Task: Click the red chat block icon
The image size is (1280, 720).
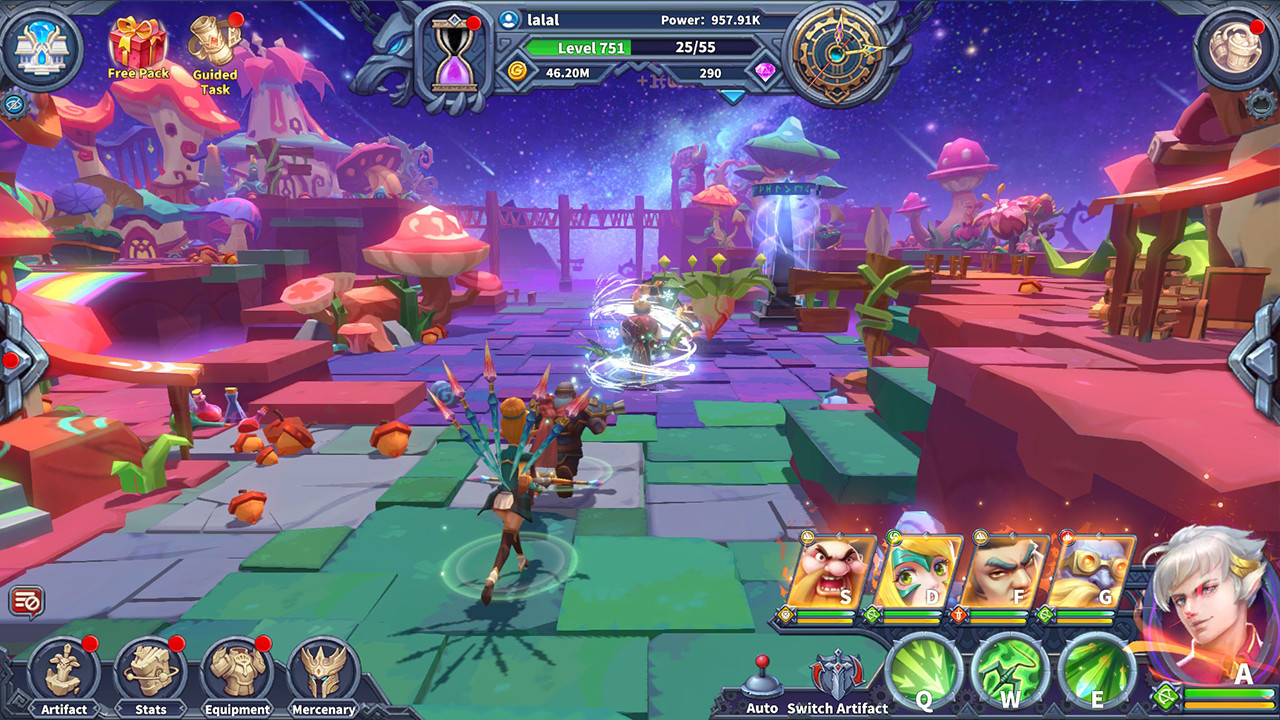Action: [x=26, y=602]
